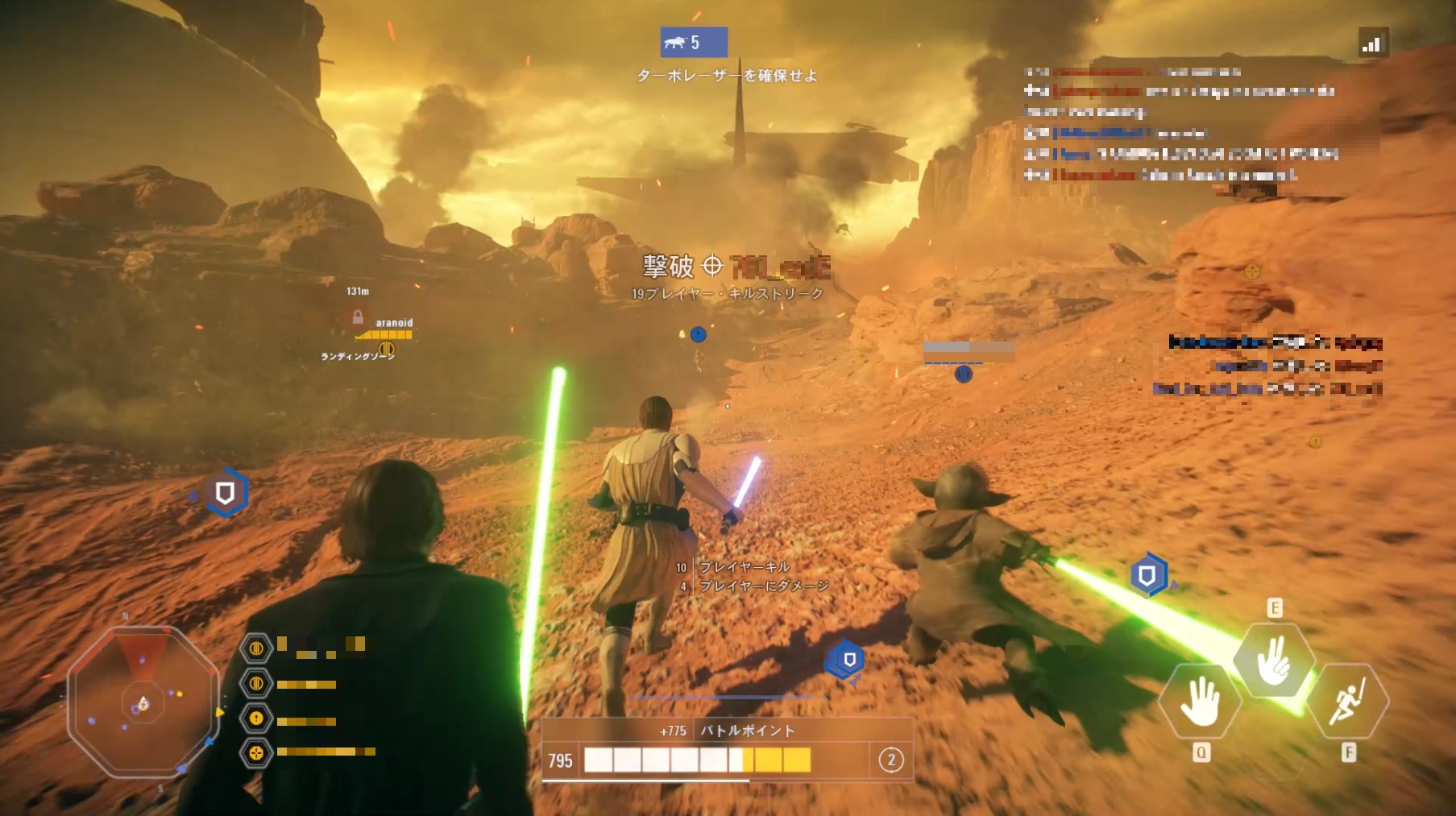Image resolution: width=1456 pixels, height=816 pixels.
Task: Activate the open-hand Force push ability
Action: pos(1200,702)
